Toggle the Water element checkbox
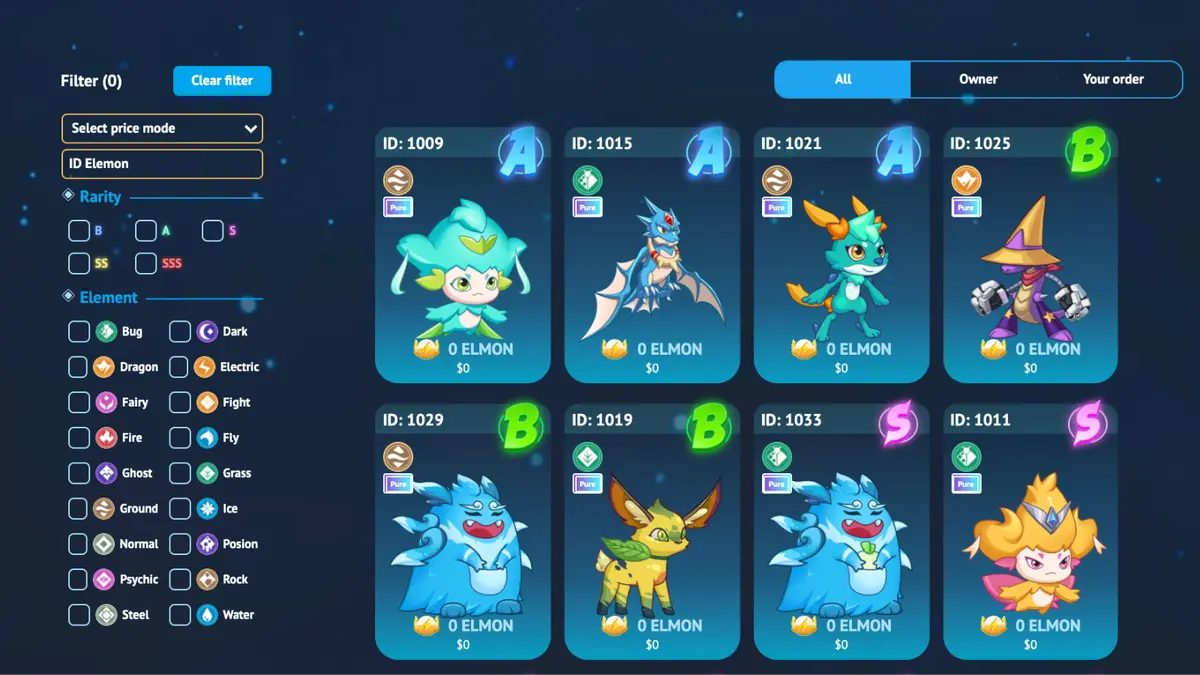 pyautogui.click(x=180, y=615)
